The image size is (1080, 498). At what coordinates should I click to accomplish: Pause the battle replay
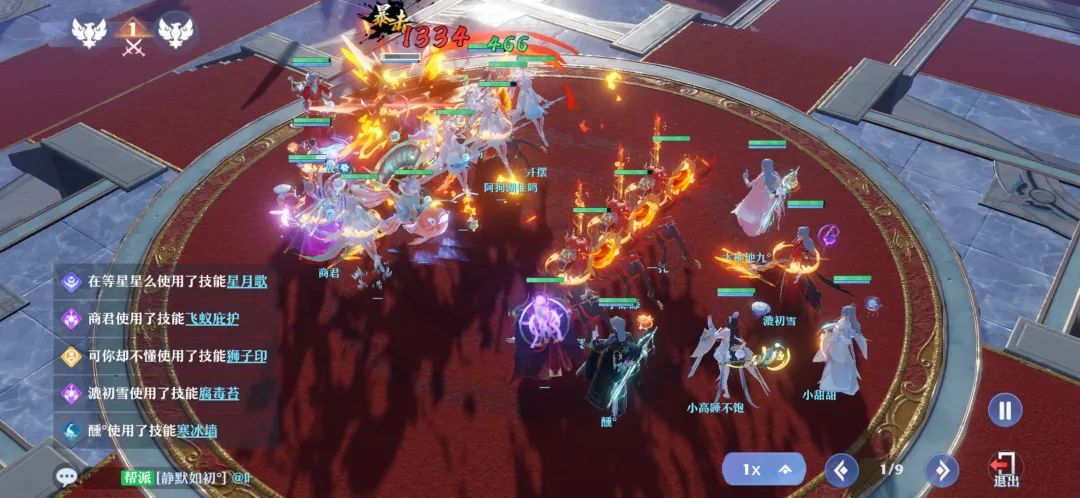coord(1005,410)
